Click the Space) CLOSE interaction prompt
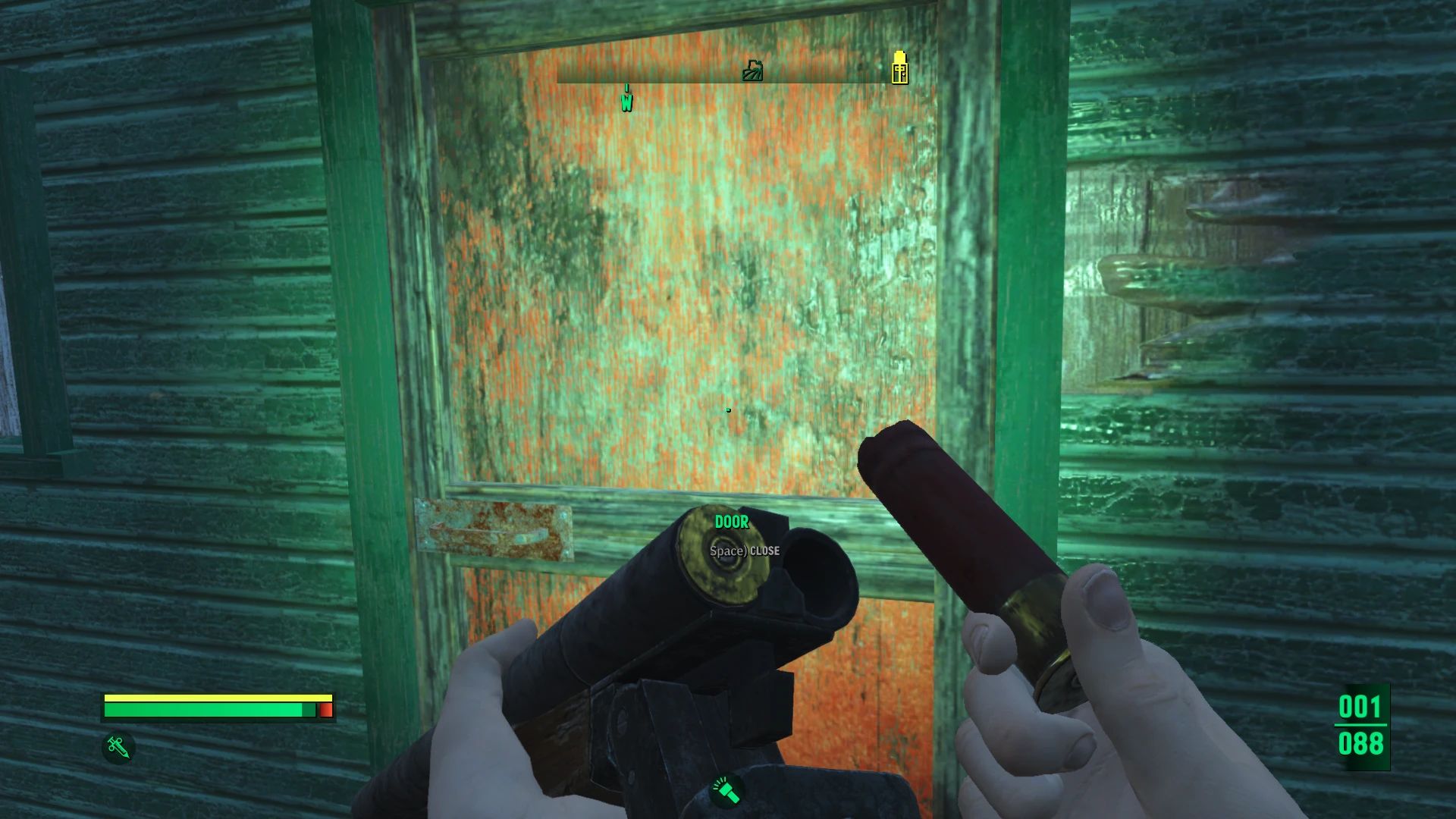Viewport: 1456px width, 819px height. (744, 551)
